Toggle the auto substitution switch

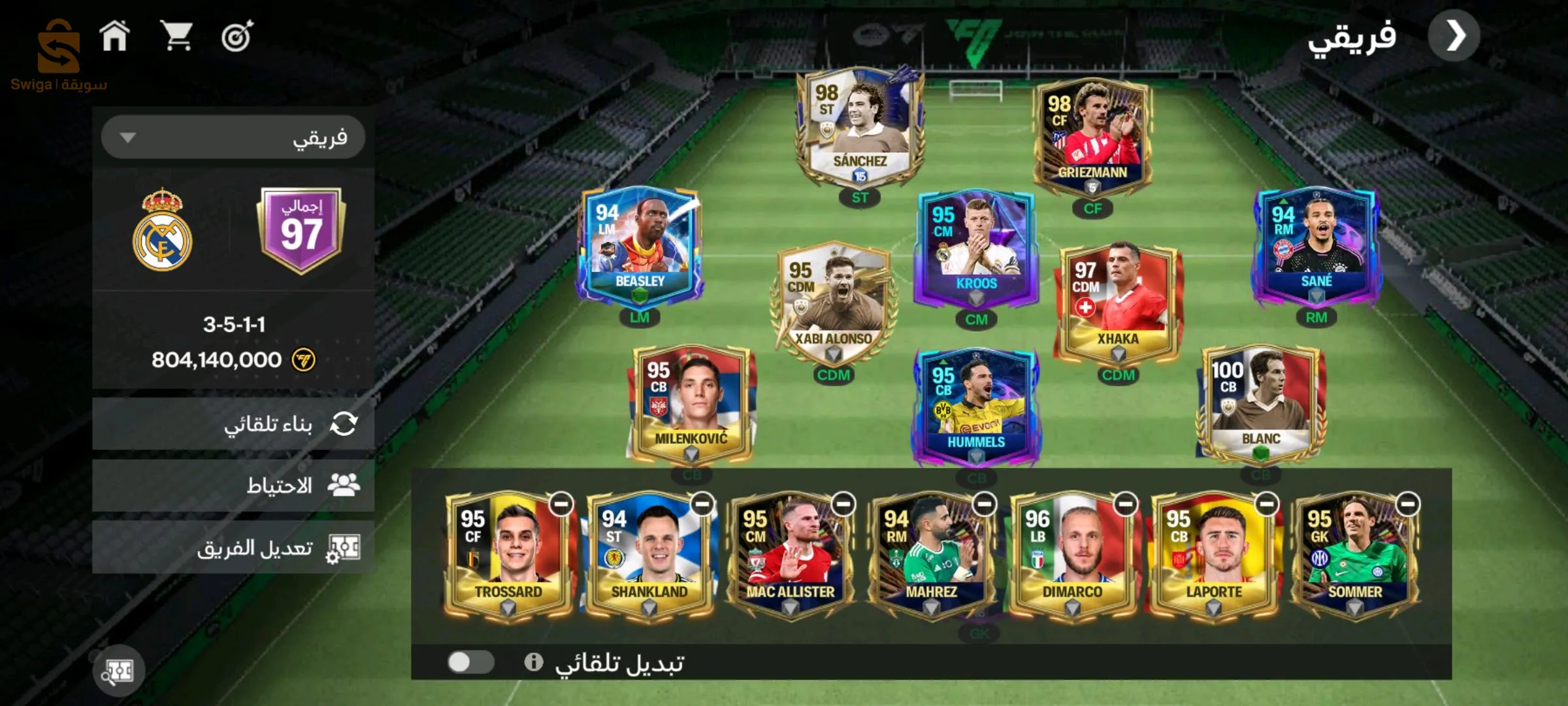(x=470, y=662)
